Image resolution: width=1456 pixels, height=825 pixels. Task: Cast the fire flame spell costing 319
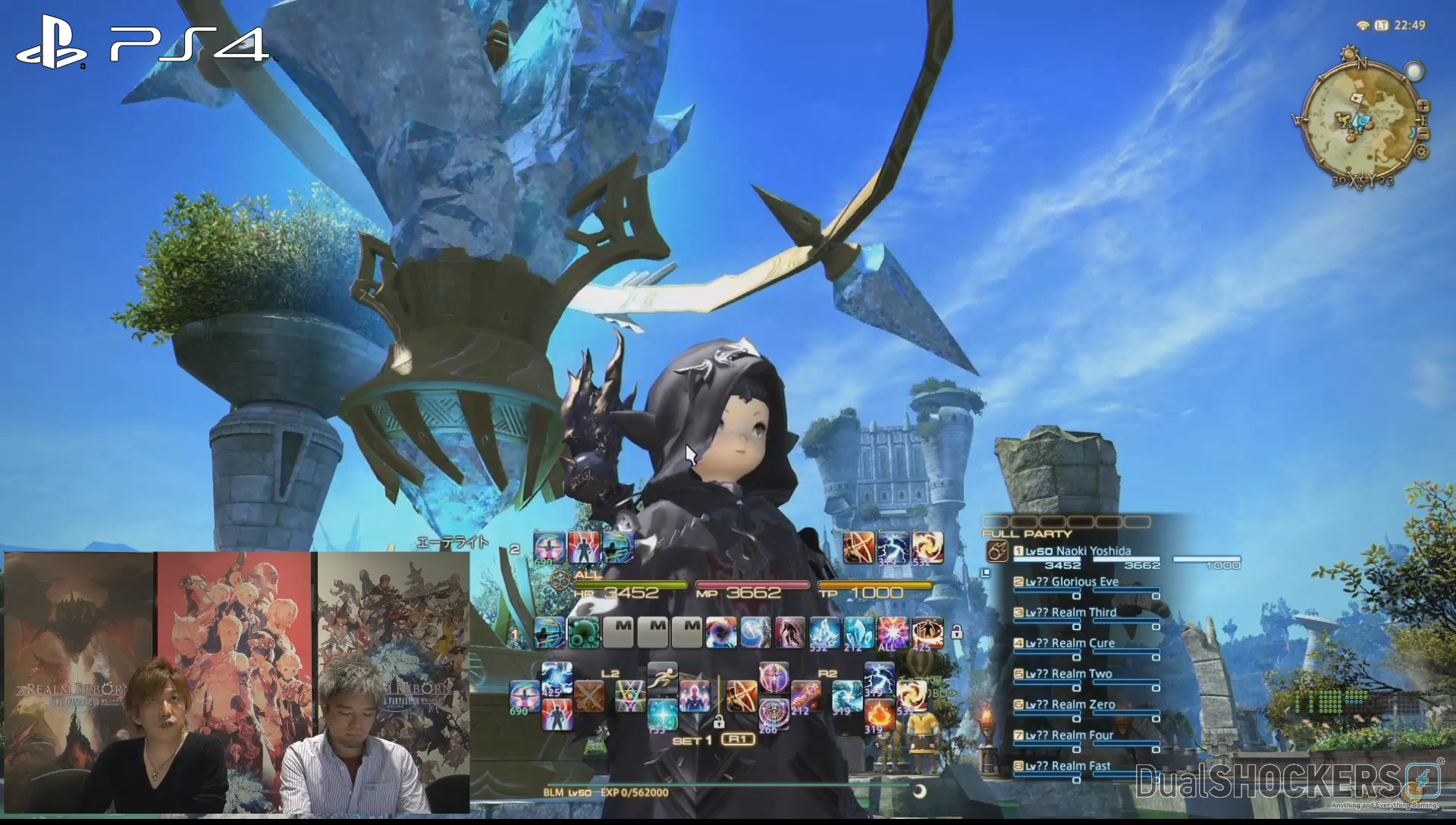[x=879, y=714]
